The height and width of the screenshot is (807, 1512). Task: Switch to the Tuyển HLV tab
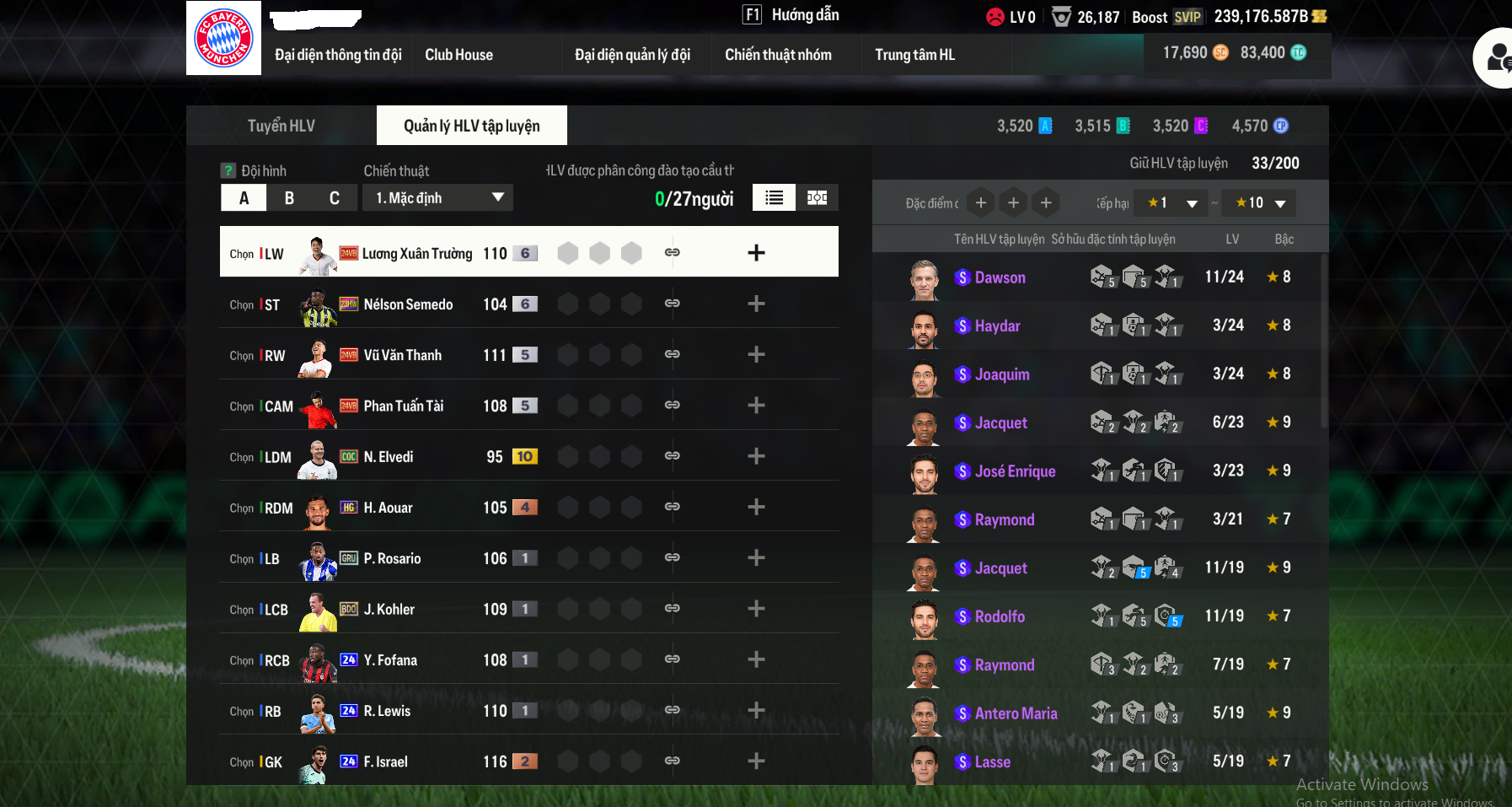point(281,126)
